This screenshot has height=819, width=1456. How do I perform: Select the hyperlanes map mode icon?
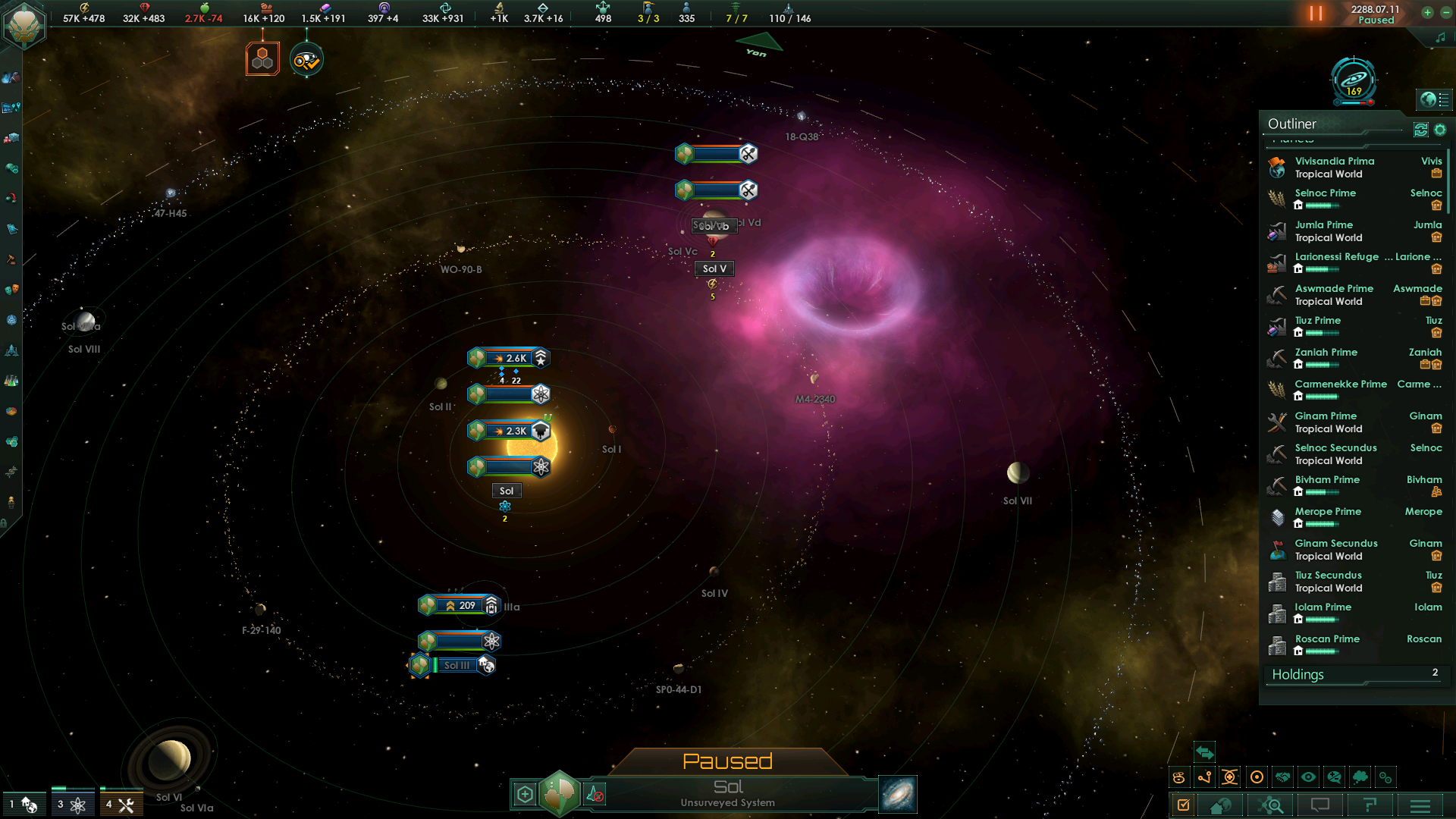click(1206, 777)
